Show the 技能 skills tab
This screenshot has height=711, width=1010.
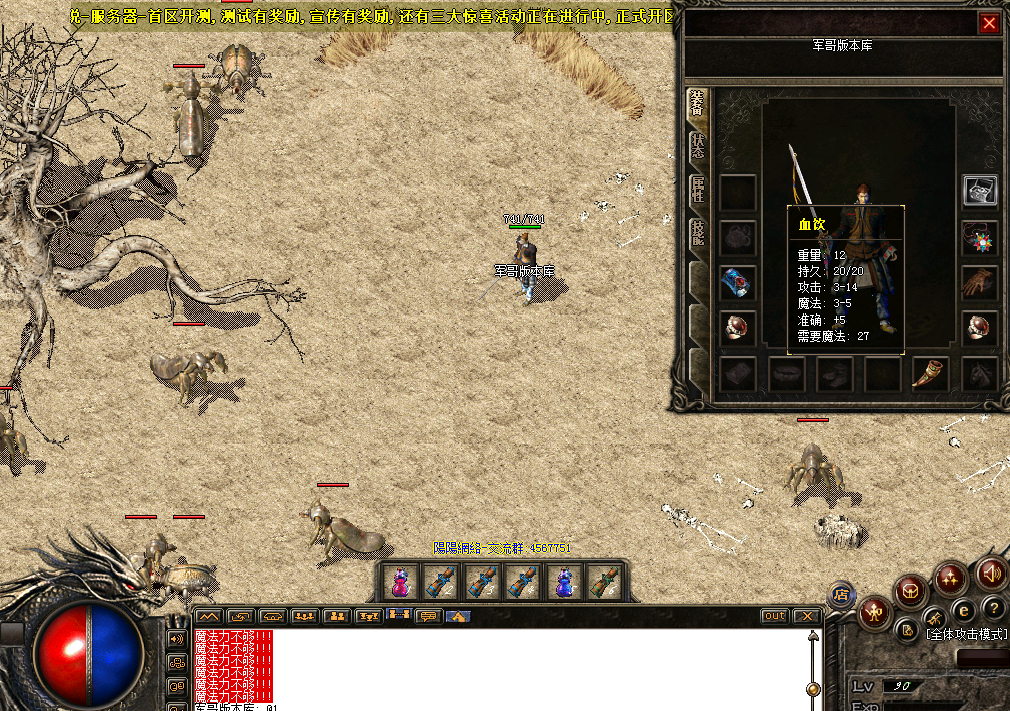697,233
